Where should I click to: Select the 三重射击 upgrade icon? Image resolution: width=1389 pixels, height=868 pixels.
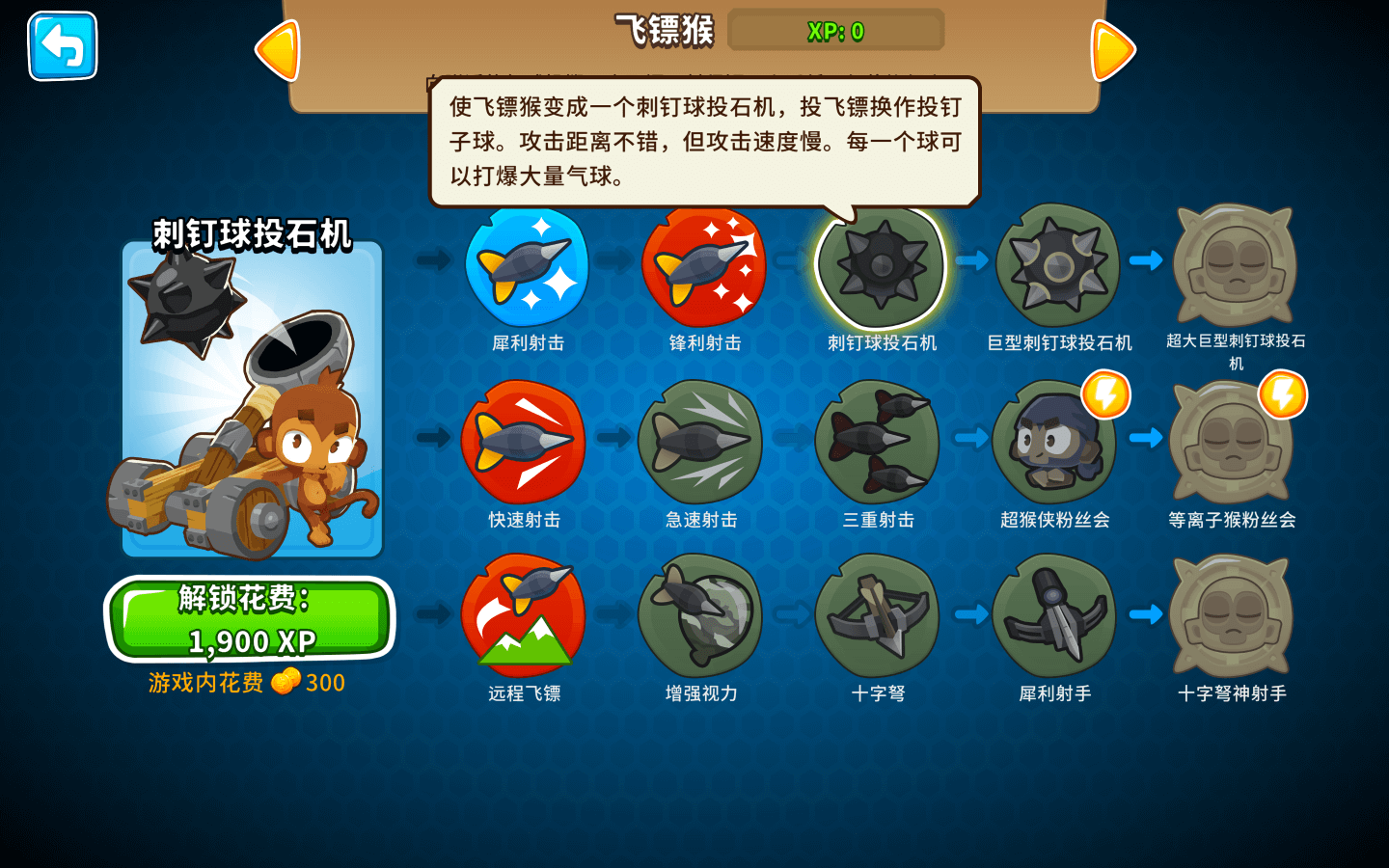(880, 444)
